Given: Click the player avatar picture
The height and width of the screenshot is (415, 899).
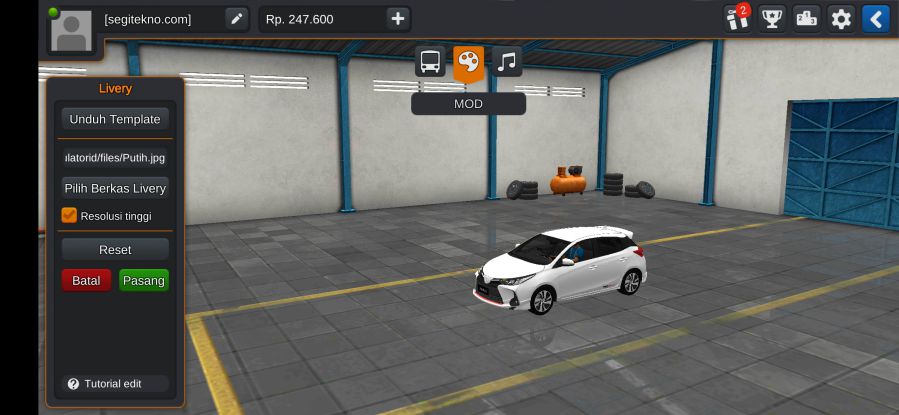Looking at the screenshot, I should point(71,30).
